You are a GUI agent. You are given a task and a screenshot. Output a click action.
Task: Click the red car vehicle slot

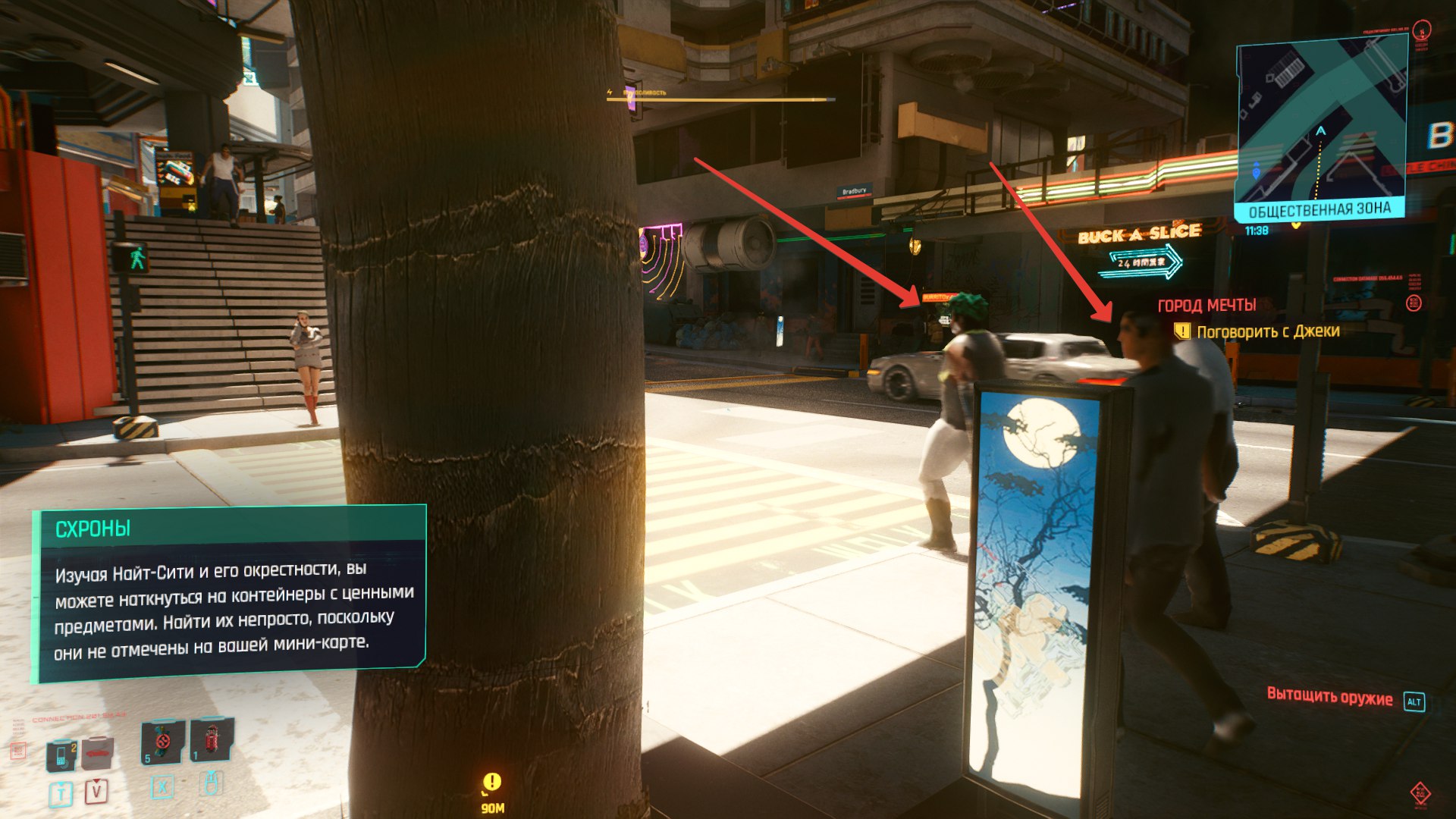99,752
